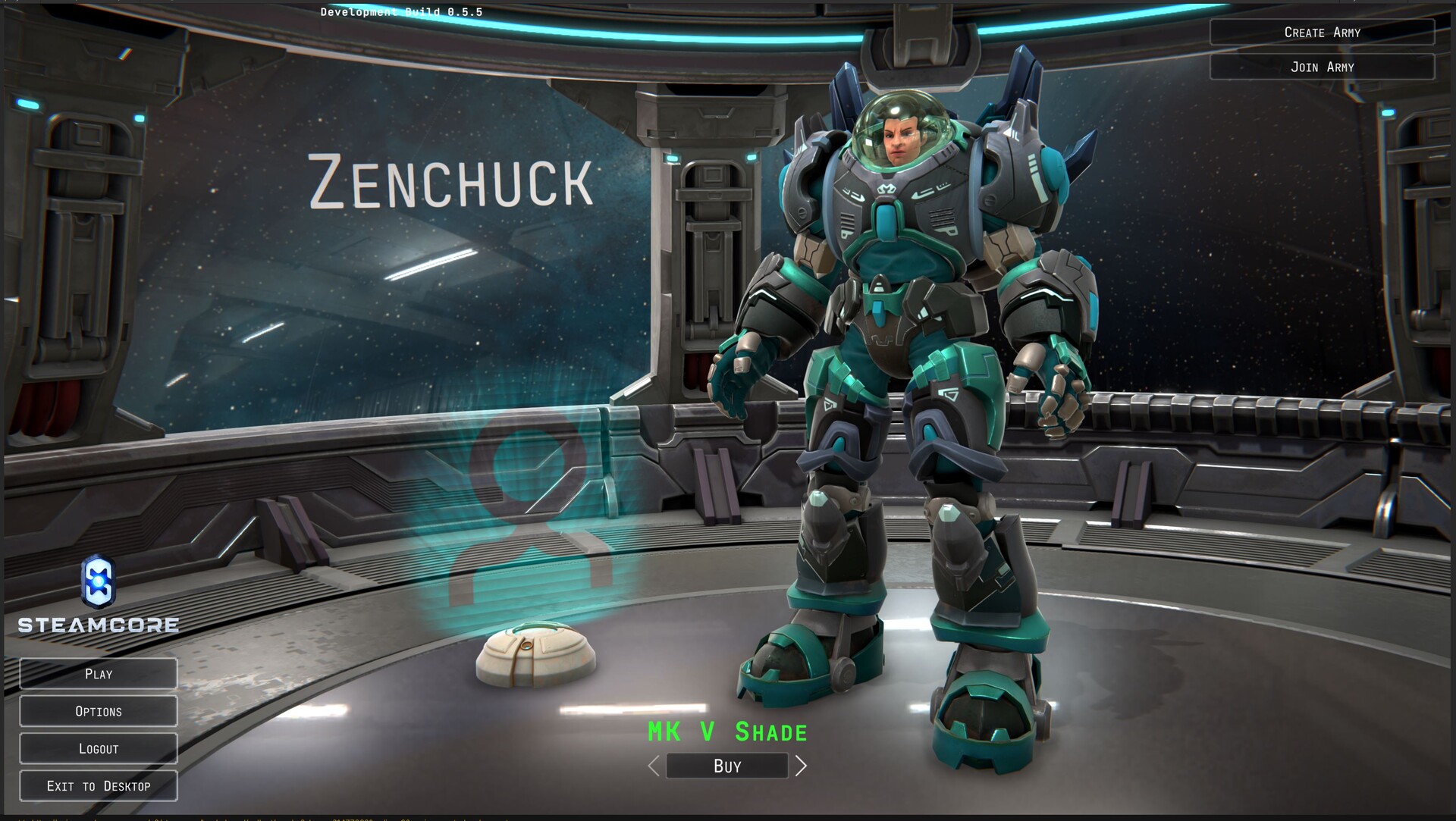Show the previous skin with left arrow
This screenshot has width=1456, height=821.
pos(654,766)
